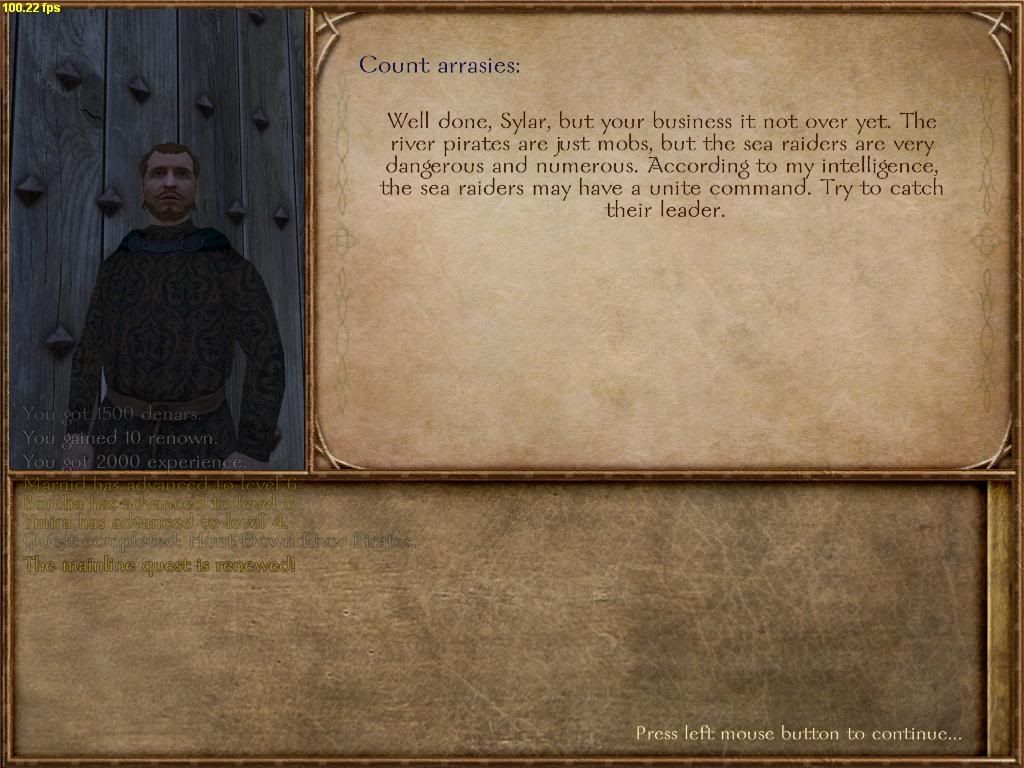The width and height of the screenshot is (1024, 768).
Task: Continue past Count arrasies' dialogue prompt
Action: (x=798, y=734)
